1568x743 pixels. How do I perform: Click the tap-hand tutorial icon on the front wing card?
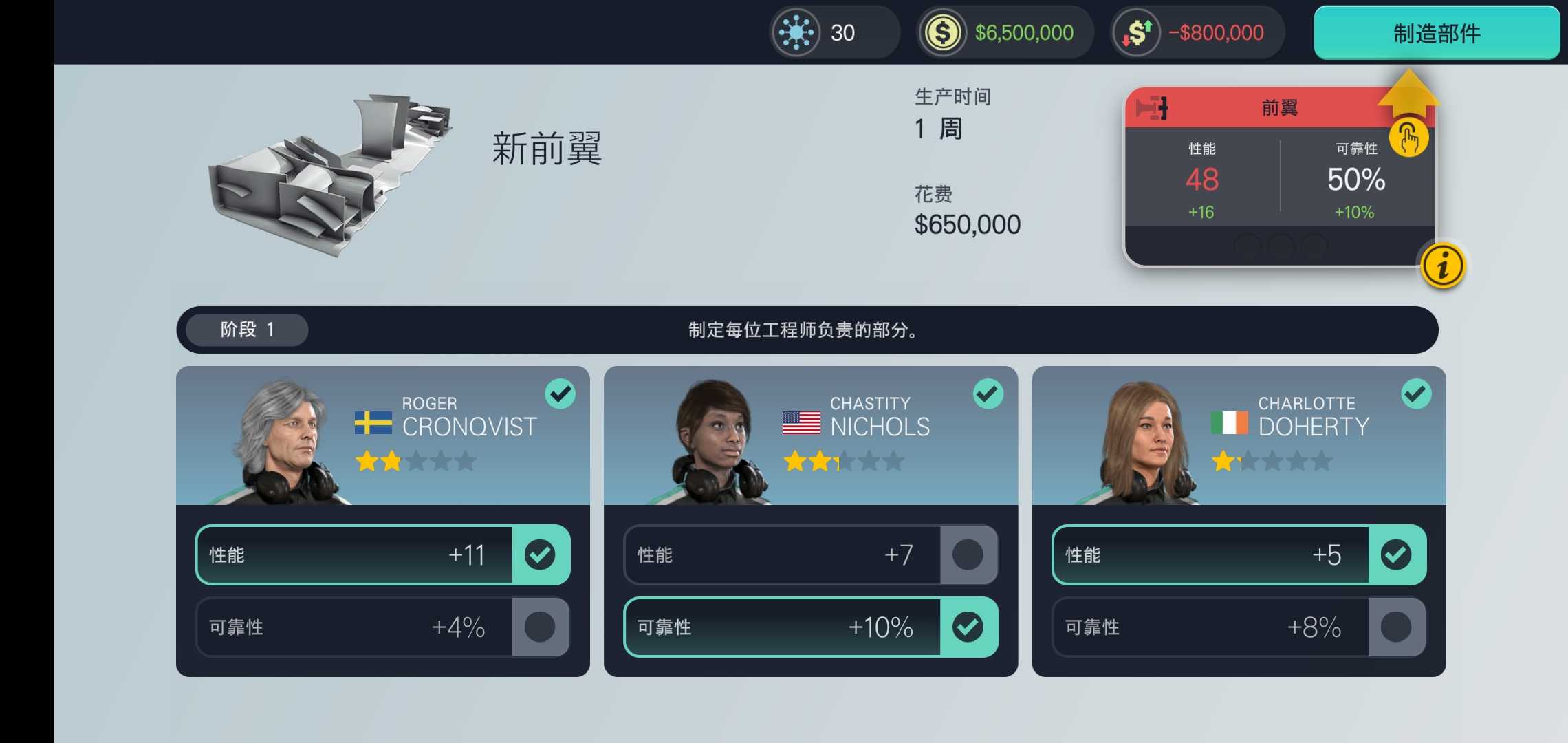(1409, 138)
